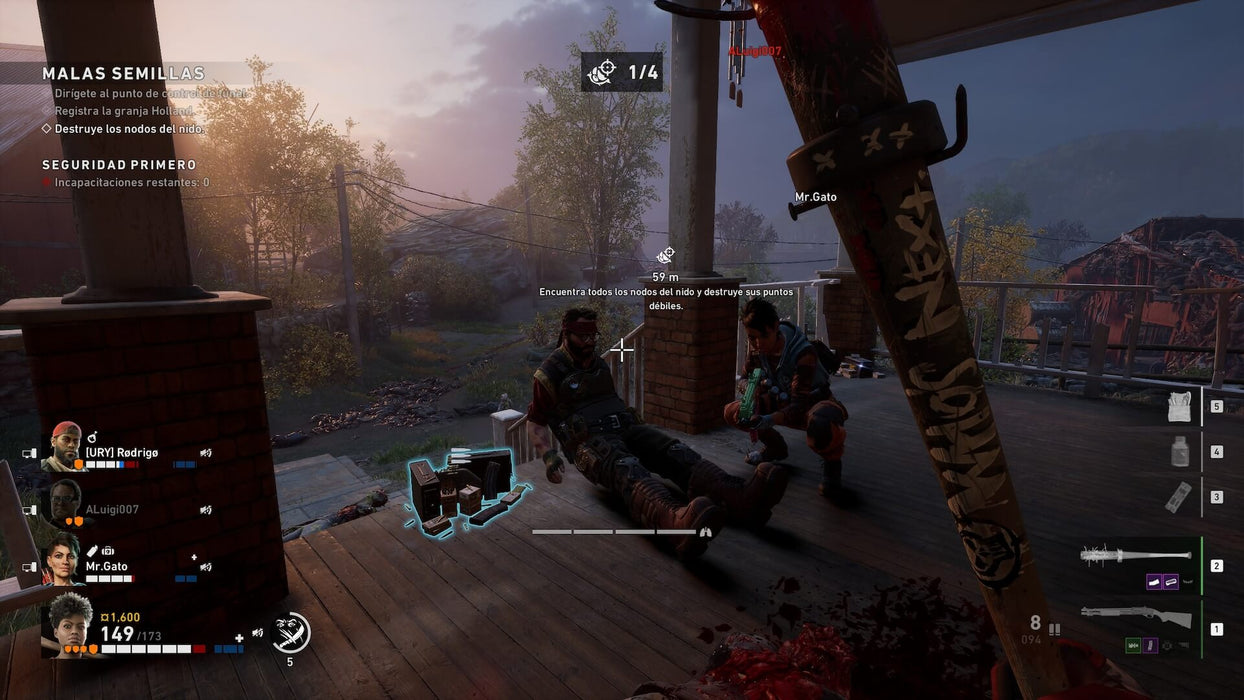Image resolution: width=1244 pixels, height=700 pixels.
Task: Click the Mr.Gato nameplate on the porch
Action: 815,197
